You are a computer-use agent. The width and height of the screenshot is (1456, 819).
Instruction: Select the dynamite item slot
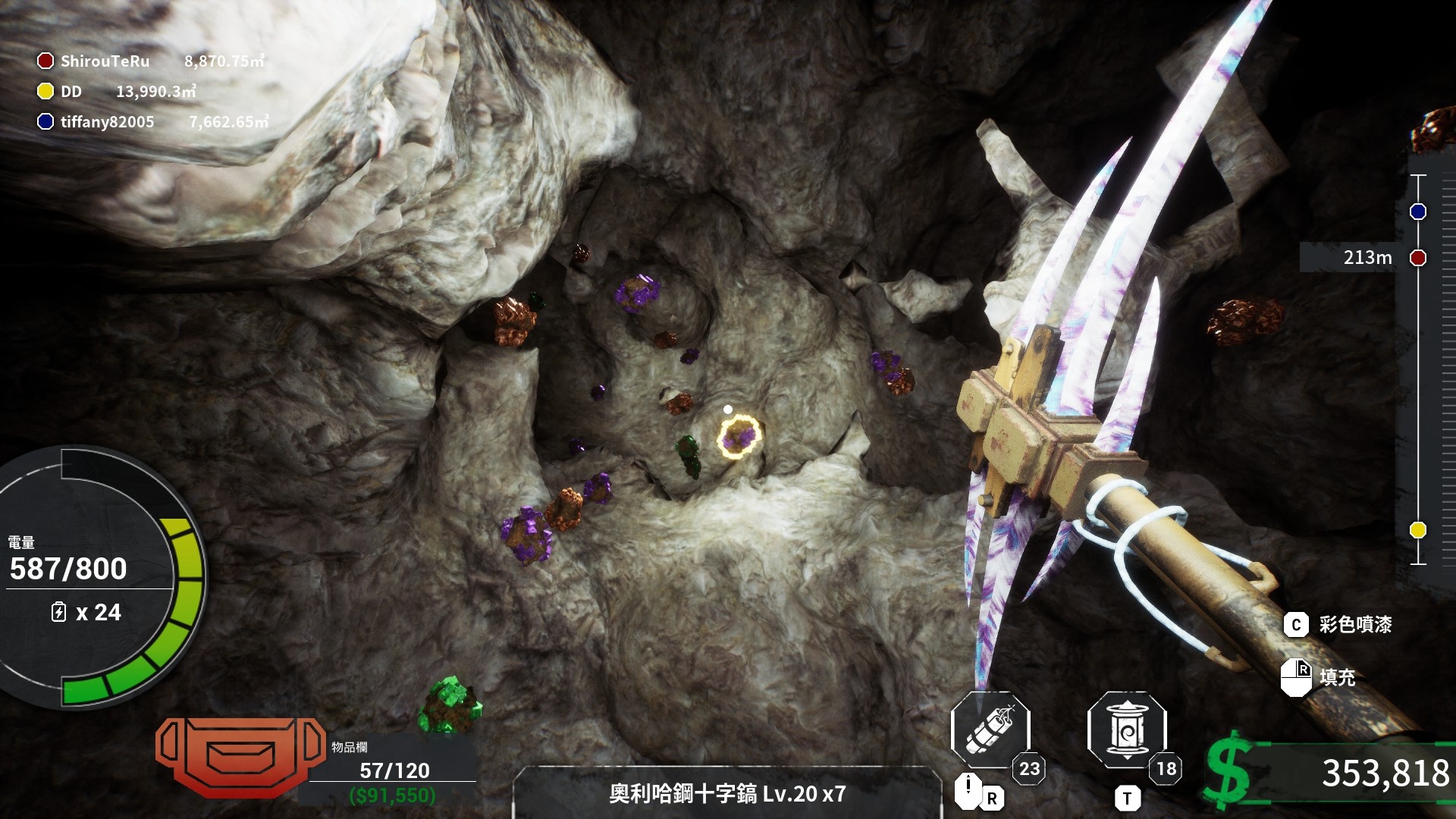click(990, 730)
